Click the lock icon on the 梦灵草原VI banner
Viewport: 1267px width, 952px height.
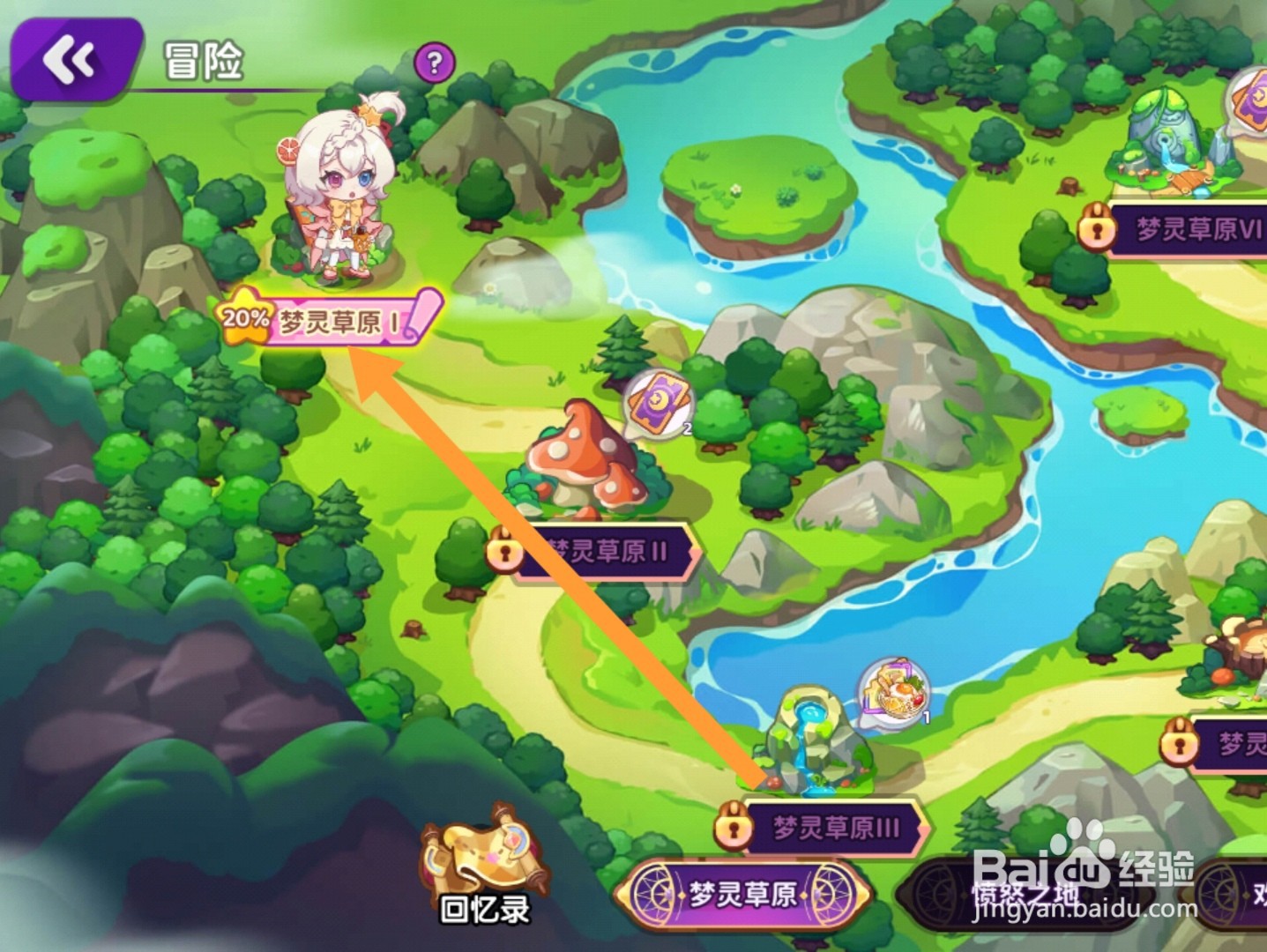point(1096,228)
